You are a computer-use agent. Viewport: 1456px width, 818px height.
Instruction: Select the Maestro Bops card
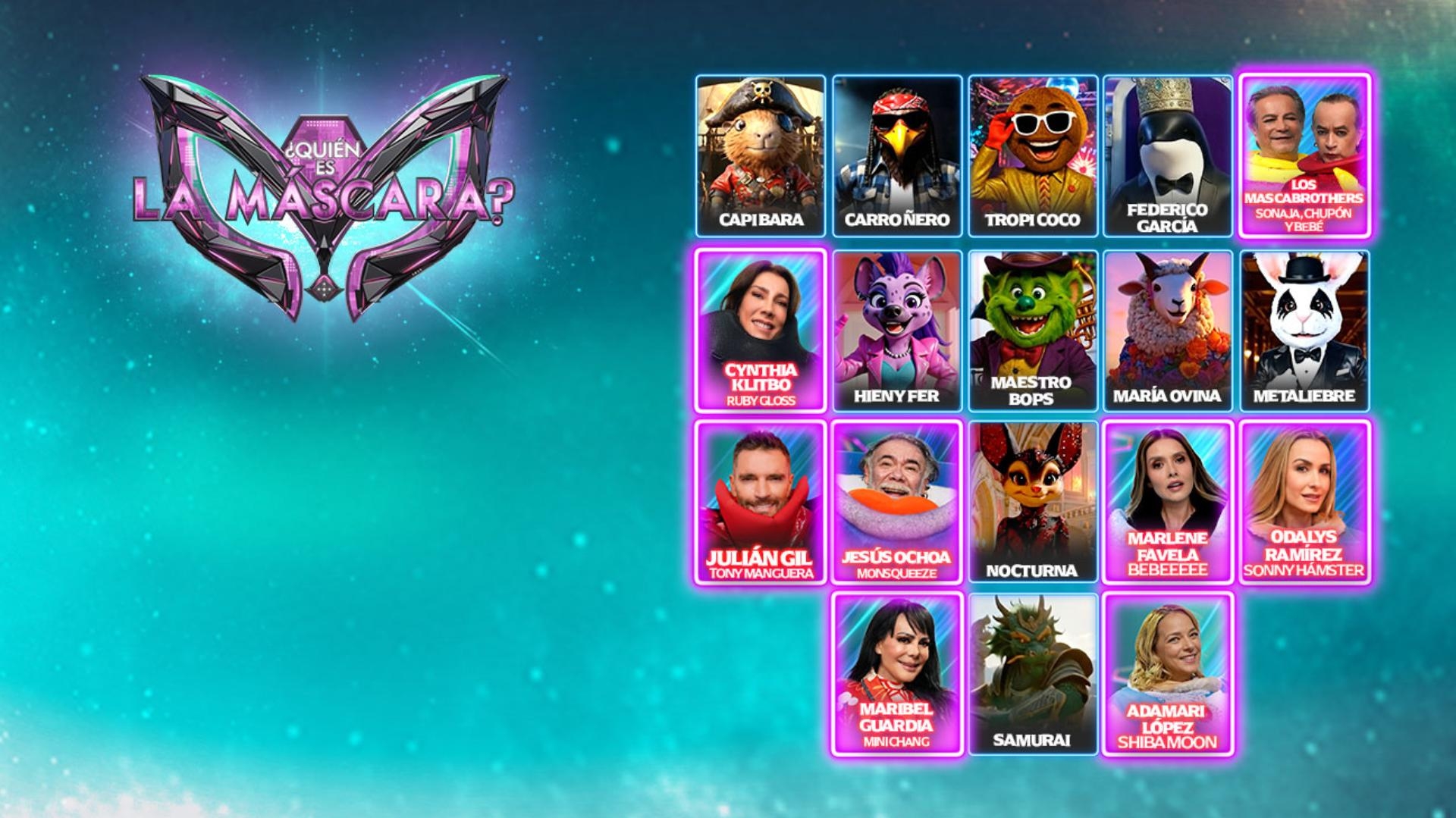click(1032, 331)
